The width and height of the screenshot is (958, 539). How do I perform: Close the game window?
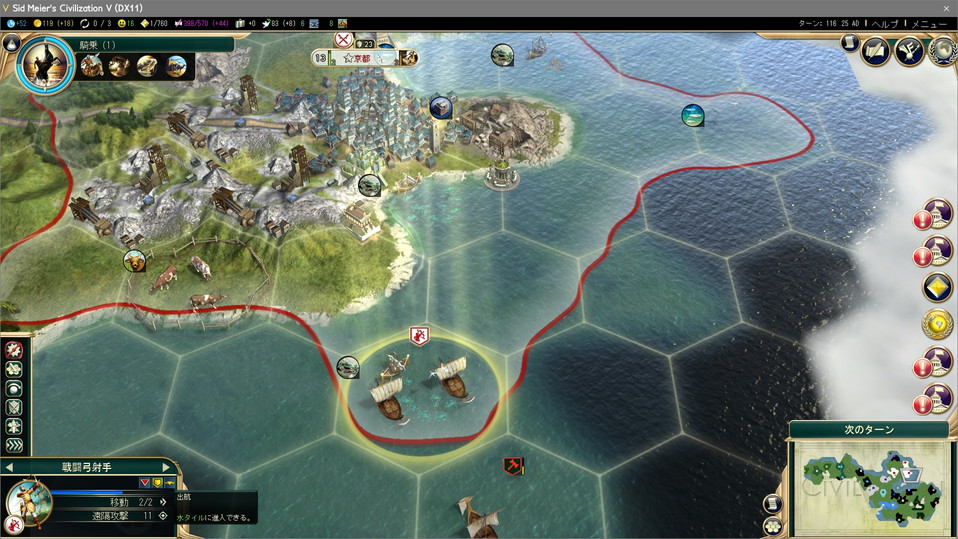point(946,8)
